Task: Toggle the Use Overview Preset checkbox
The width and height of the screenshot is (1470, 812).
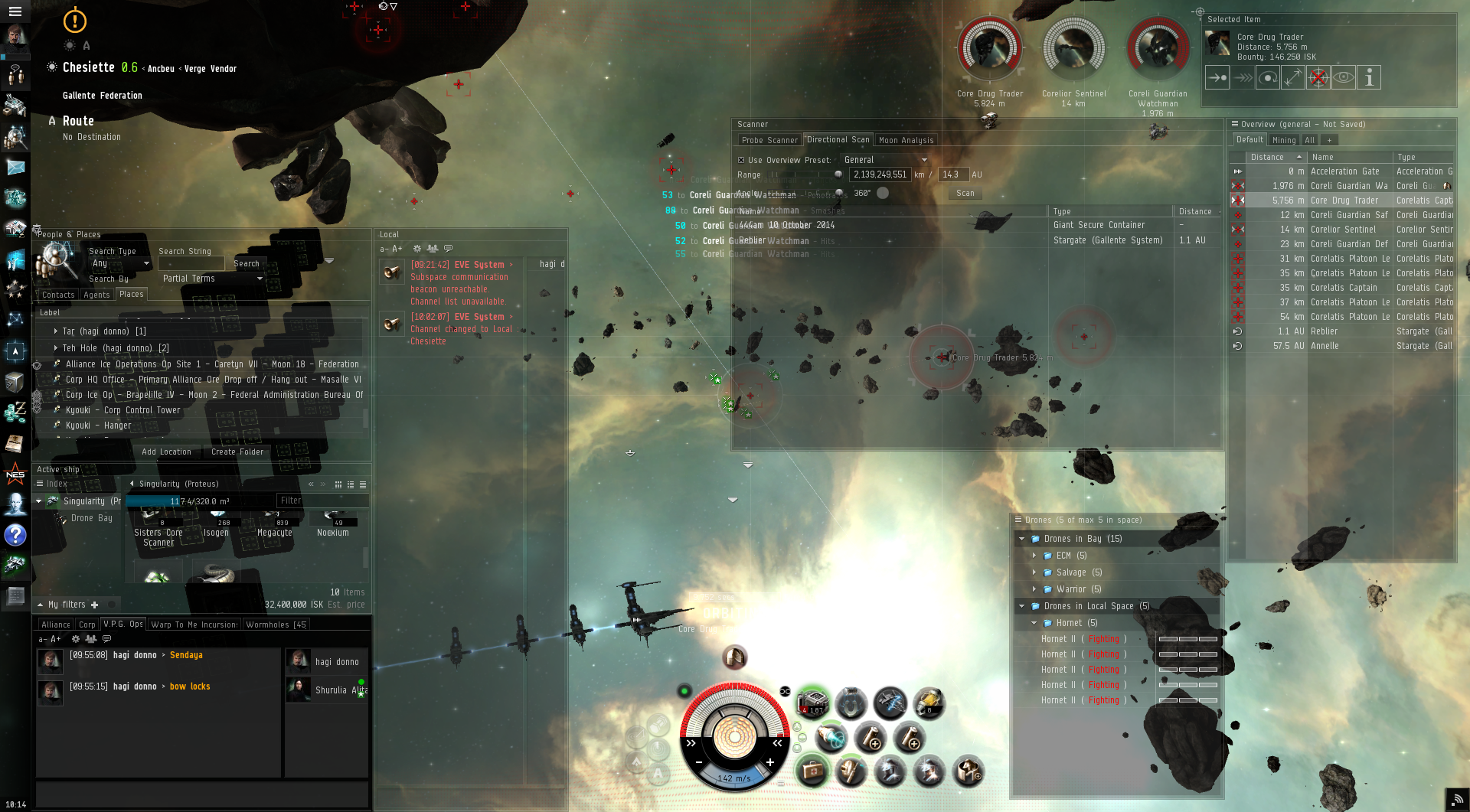Action: (x=741, y=160)
